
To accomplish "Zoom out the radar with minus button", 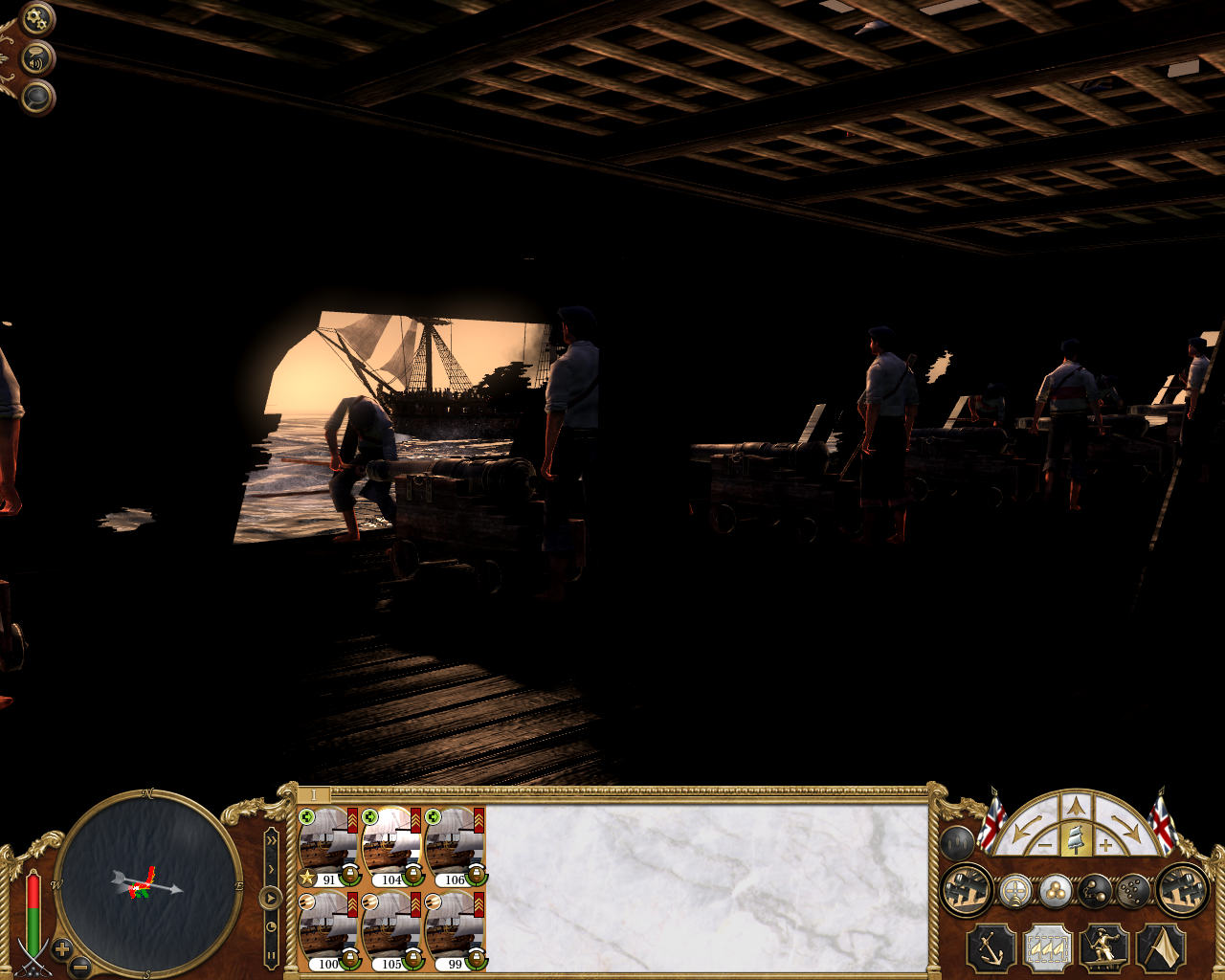I will pos(81,968).
